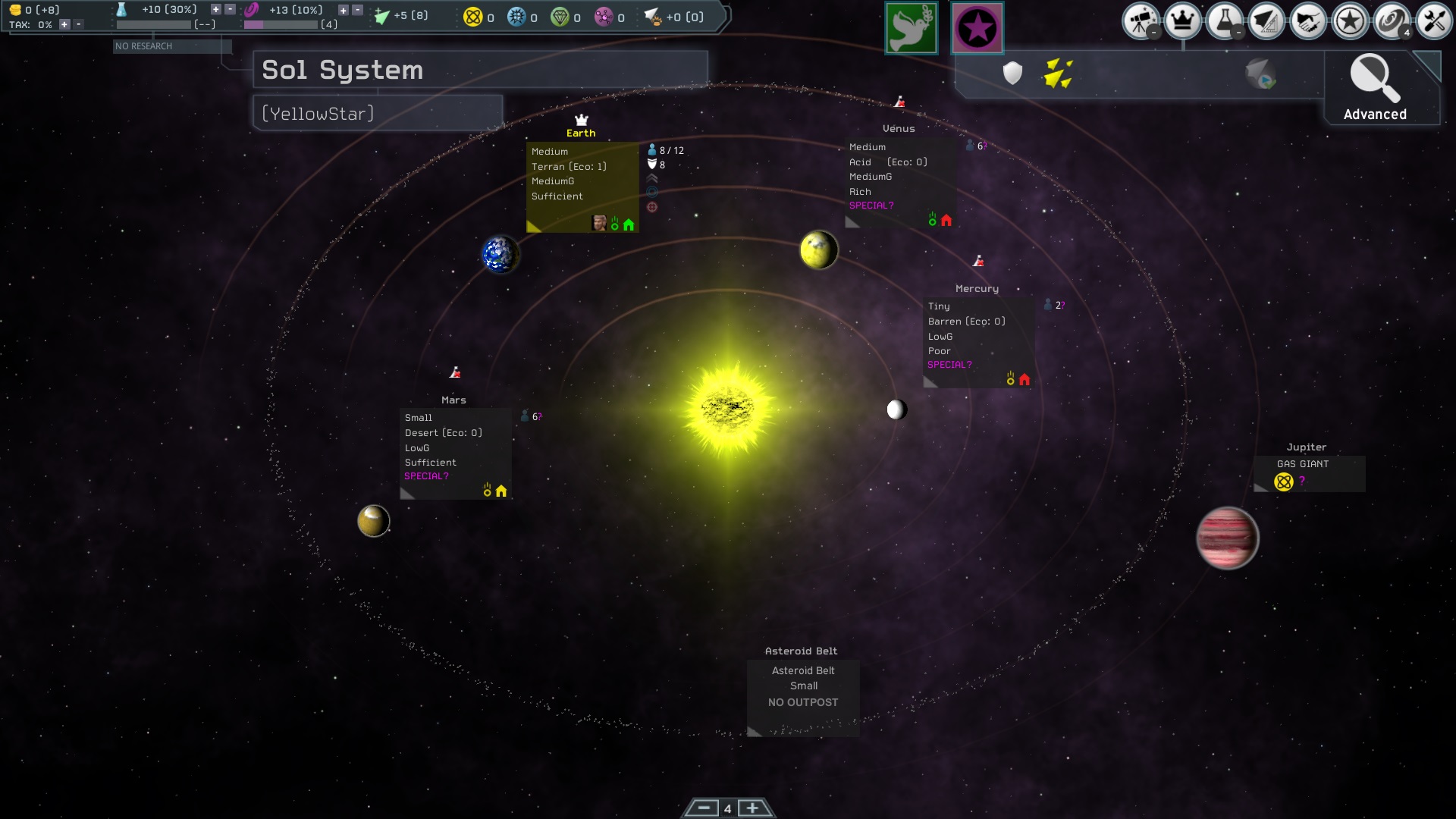Image resolution: width=1456 pixels, height=819 pixels.
Task: Increase the tax rate with plus
Action: point(64,24)
